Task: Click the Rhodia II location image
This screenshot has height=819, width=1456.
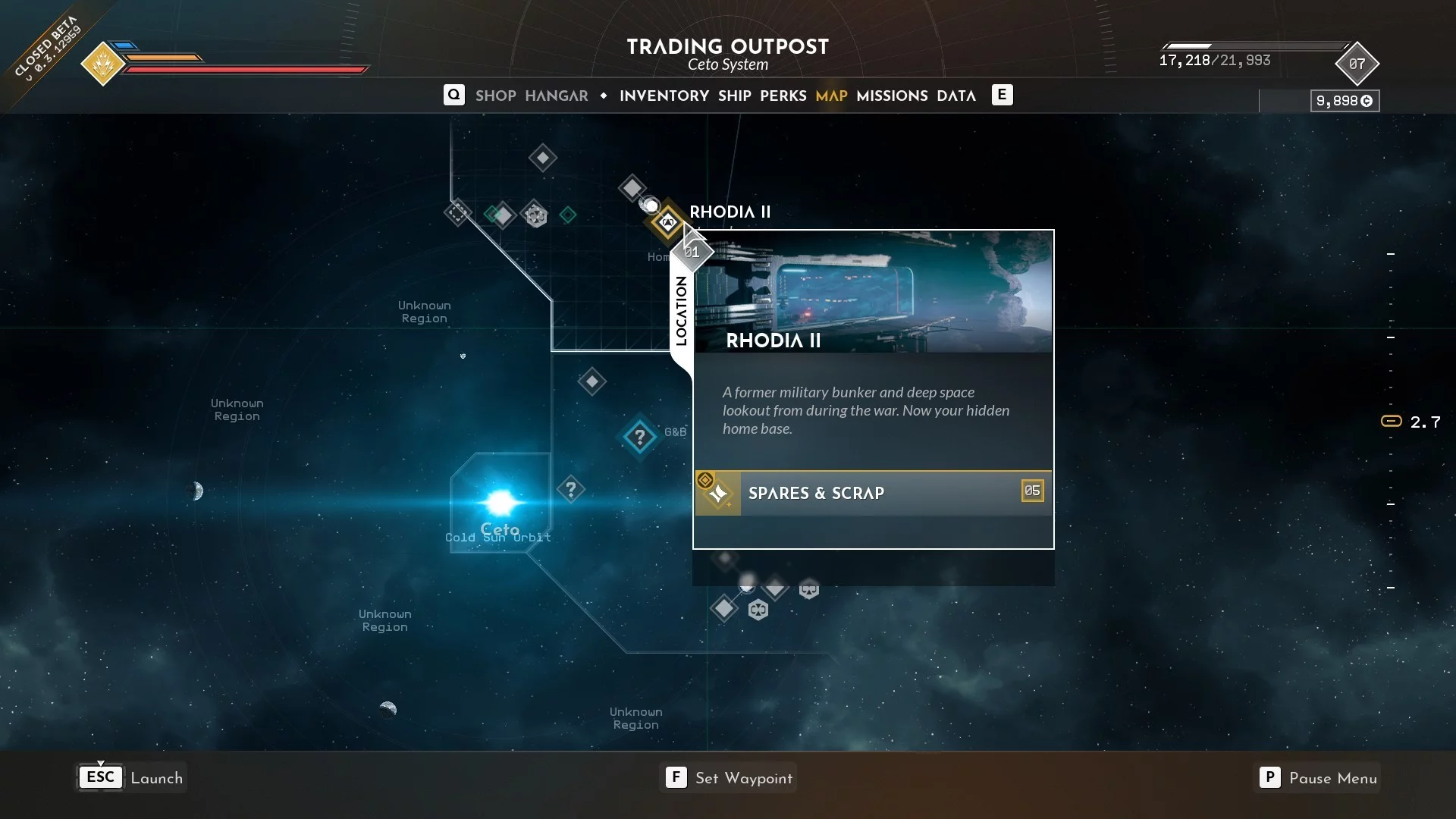Action: 873,292
